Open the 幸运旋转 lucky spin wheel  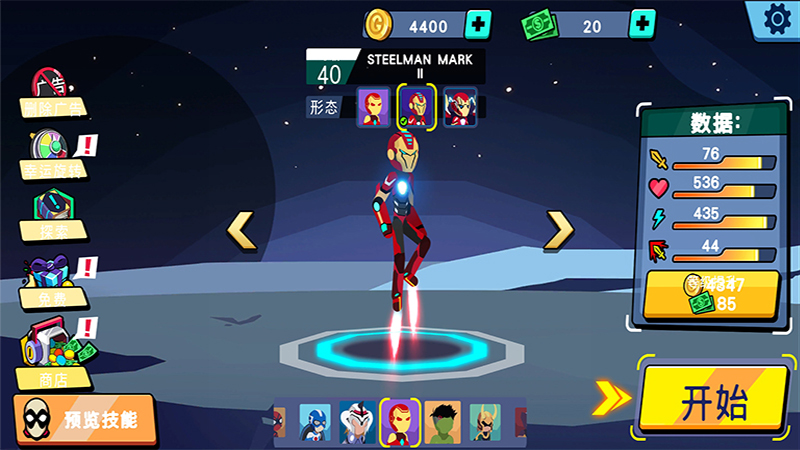pyautogui.click(x=52, y=155)
